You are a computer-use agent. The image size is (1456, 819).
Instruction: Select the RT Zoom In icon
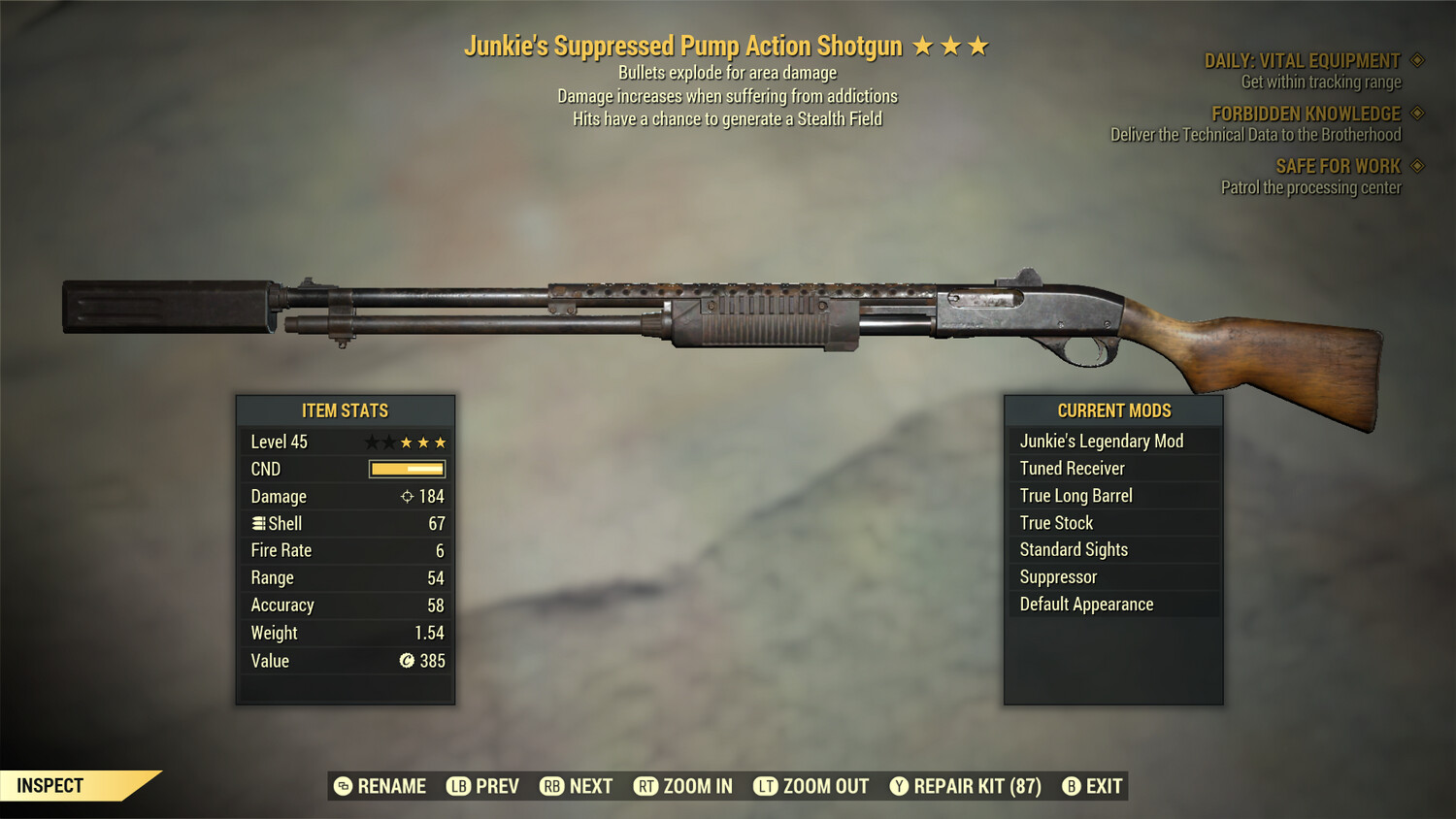644,786
